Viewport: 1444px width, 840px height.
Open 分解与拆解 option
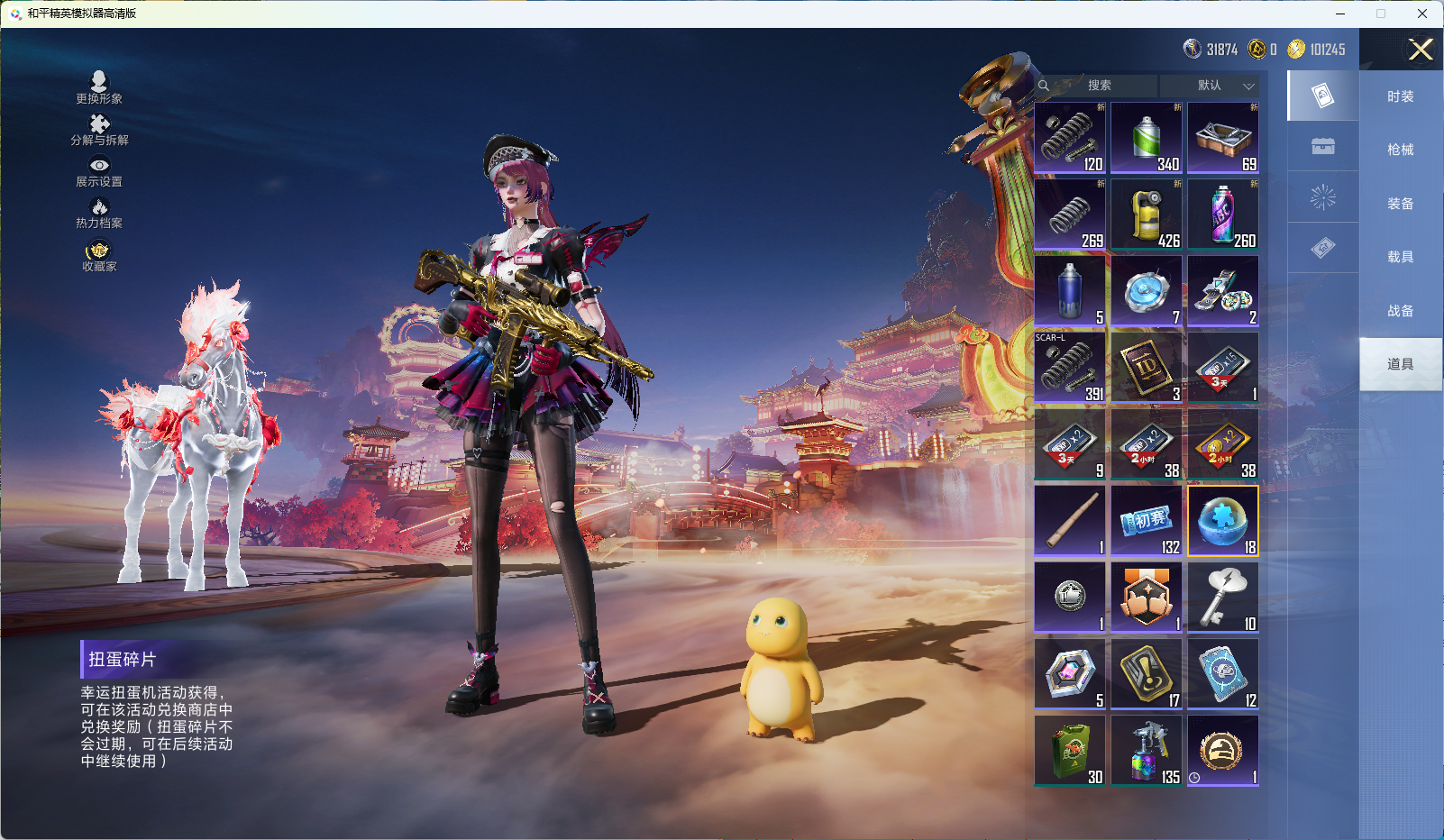click(x=99, y=129)
